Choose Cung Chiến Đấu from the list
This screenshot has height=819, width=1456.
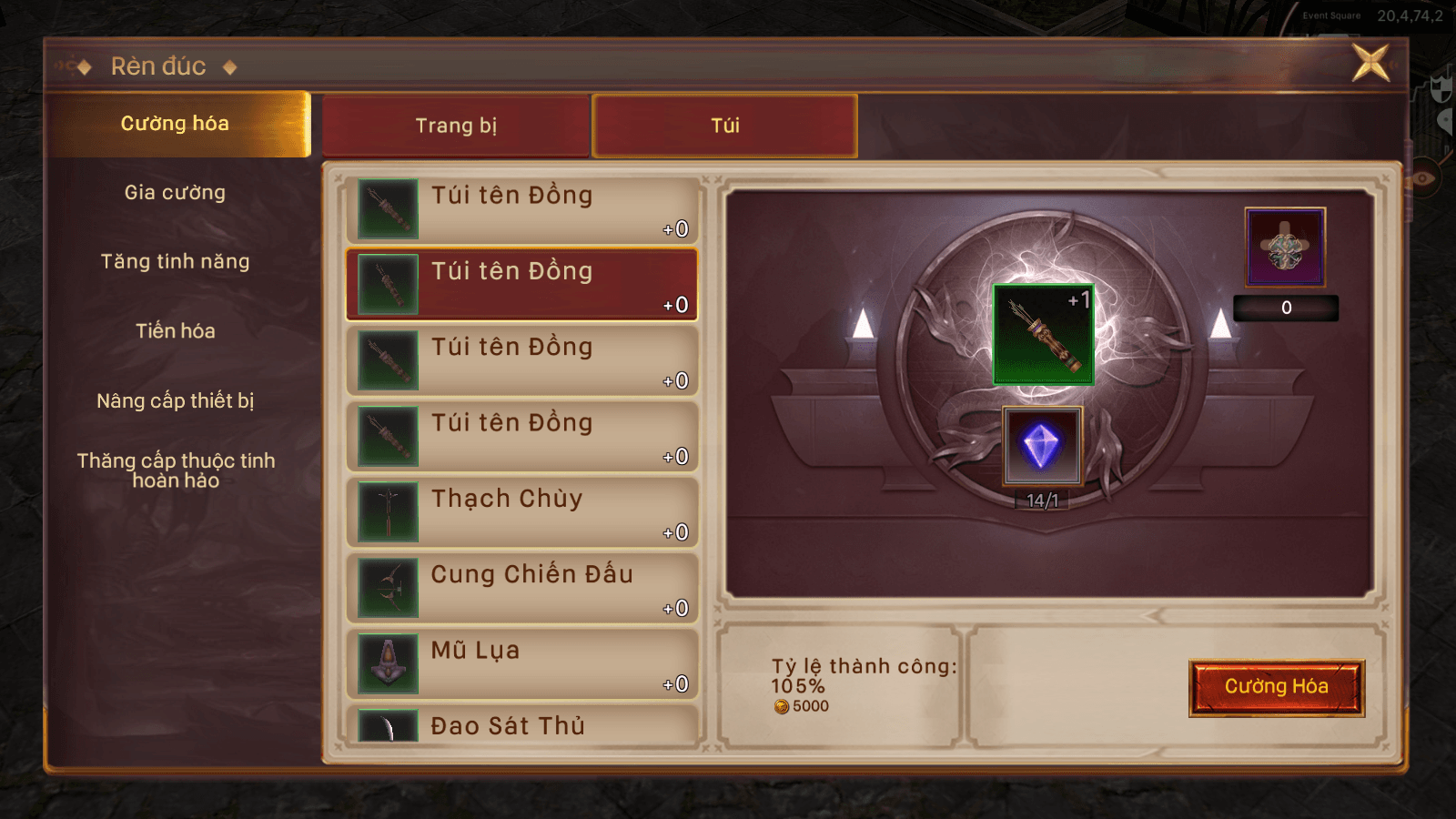tap(521, 588)
